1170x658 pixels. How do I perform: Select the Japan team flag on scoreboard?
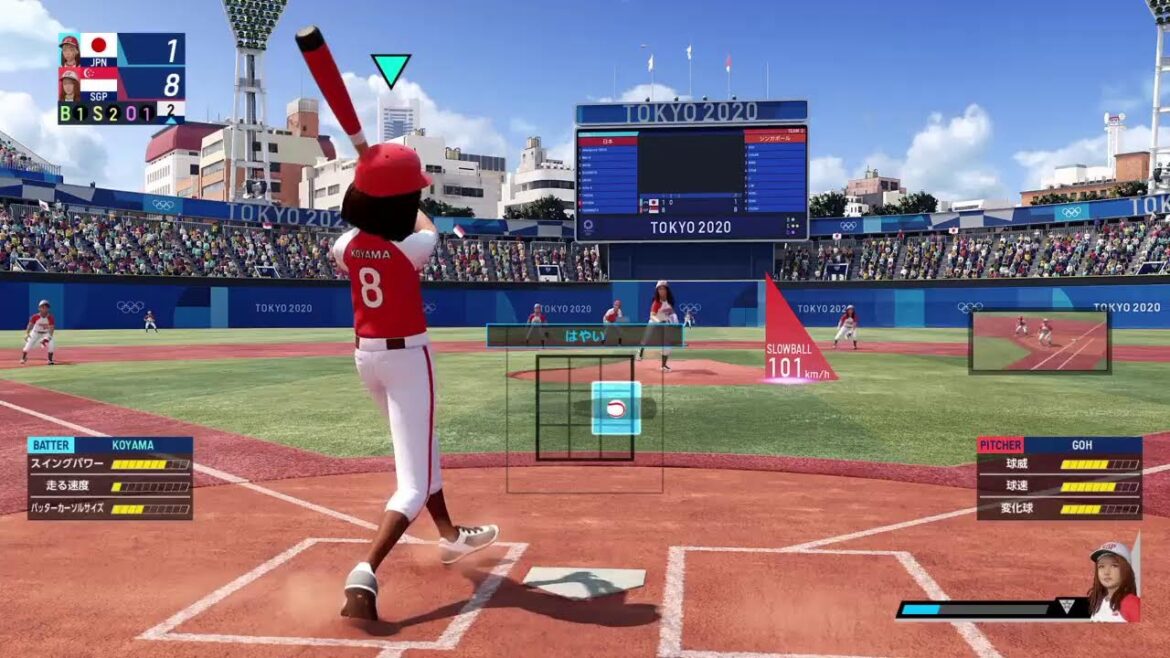tap(98, 46)
